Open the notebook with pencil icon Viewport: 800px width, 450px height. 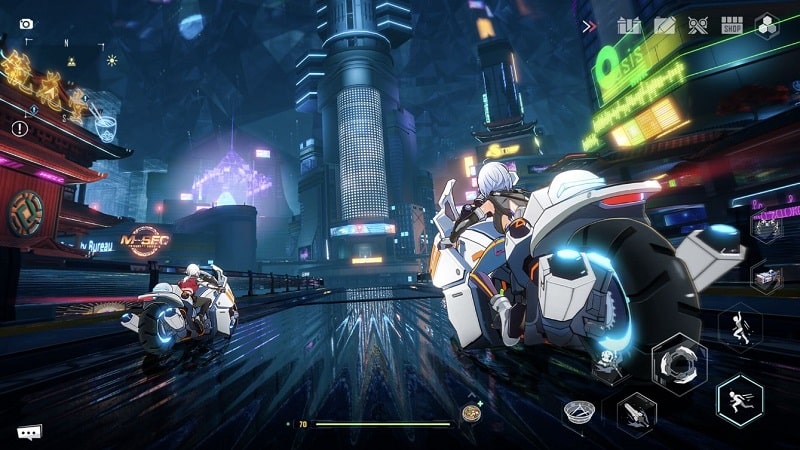click(664, 26)
